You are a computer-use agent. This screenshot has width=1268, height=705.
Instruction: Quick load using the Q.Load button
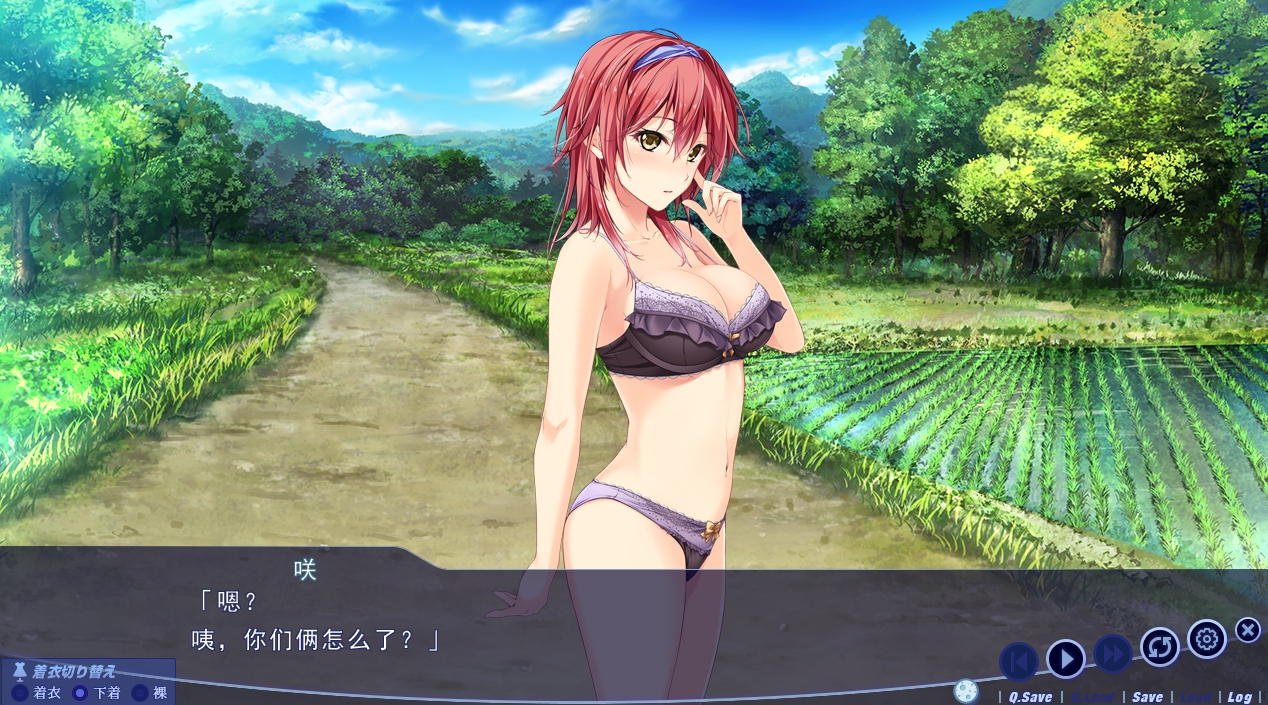click(1091, 697)
